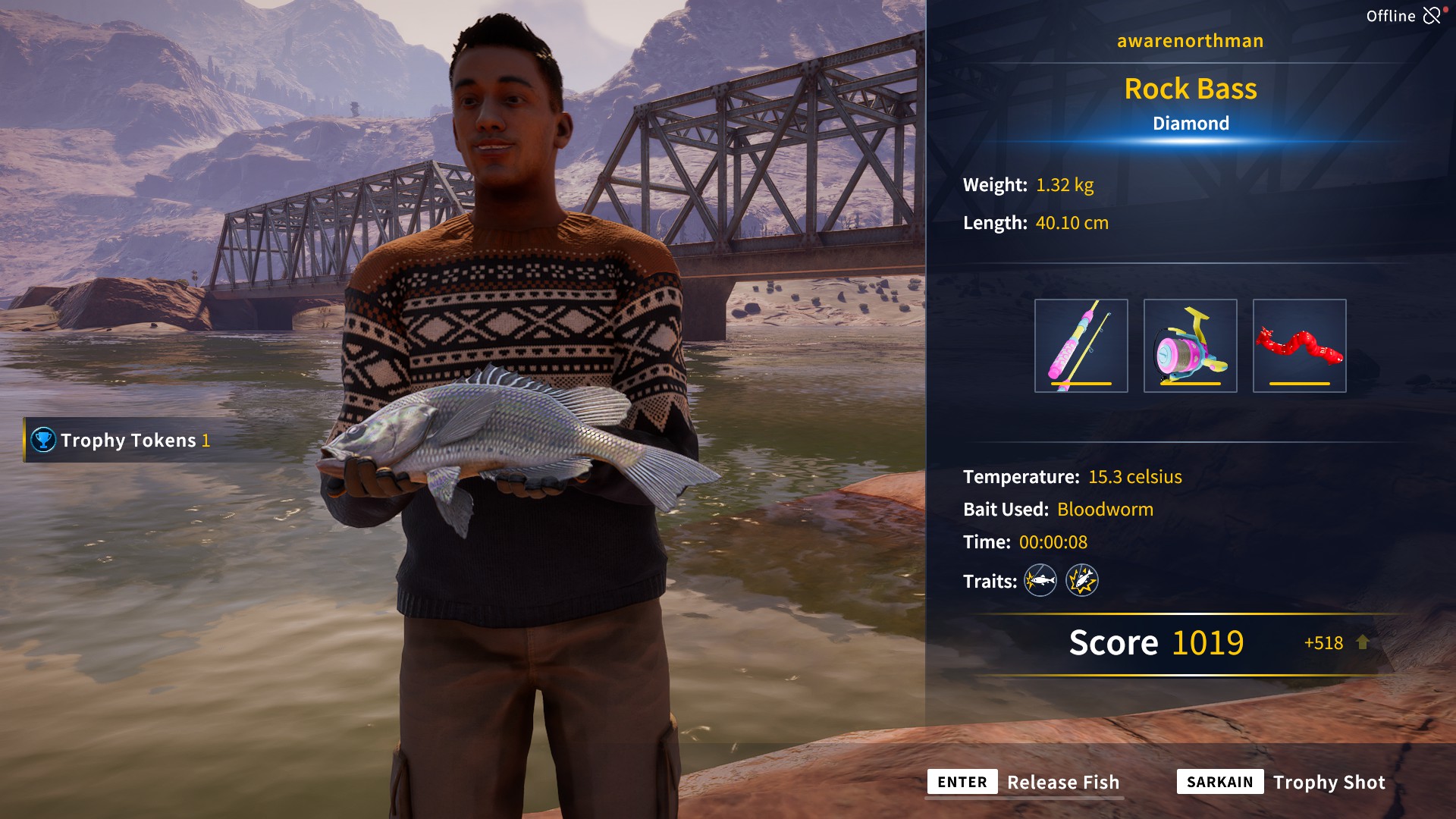Select the pink spinning reel slot
The width and height of the screenshot is (1456, 819).
1190,346
